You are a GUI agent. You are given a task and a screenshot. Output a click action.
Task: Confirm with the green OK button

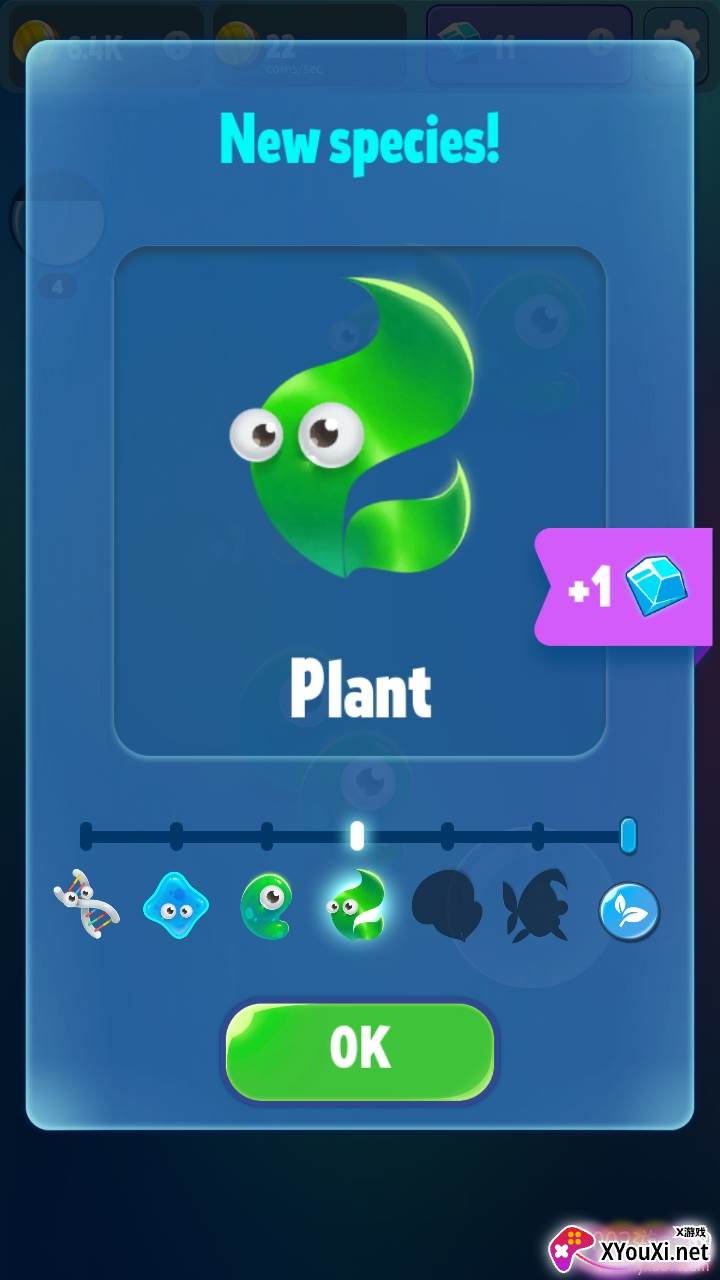click(360, 1050)
